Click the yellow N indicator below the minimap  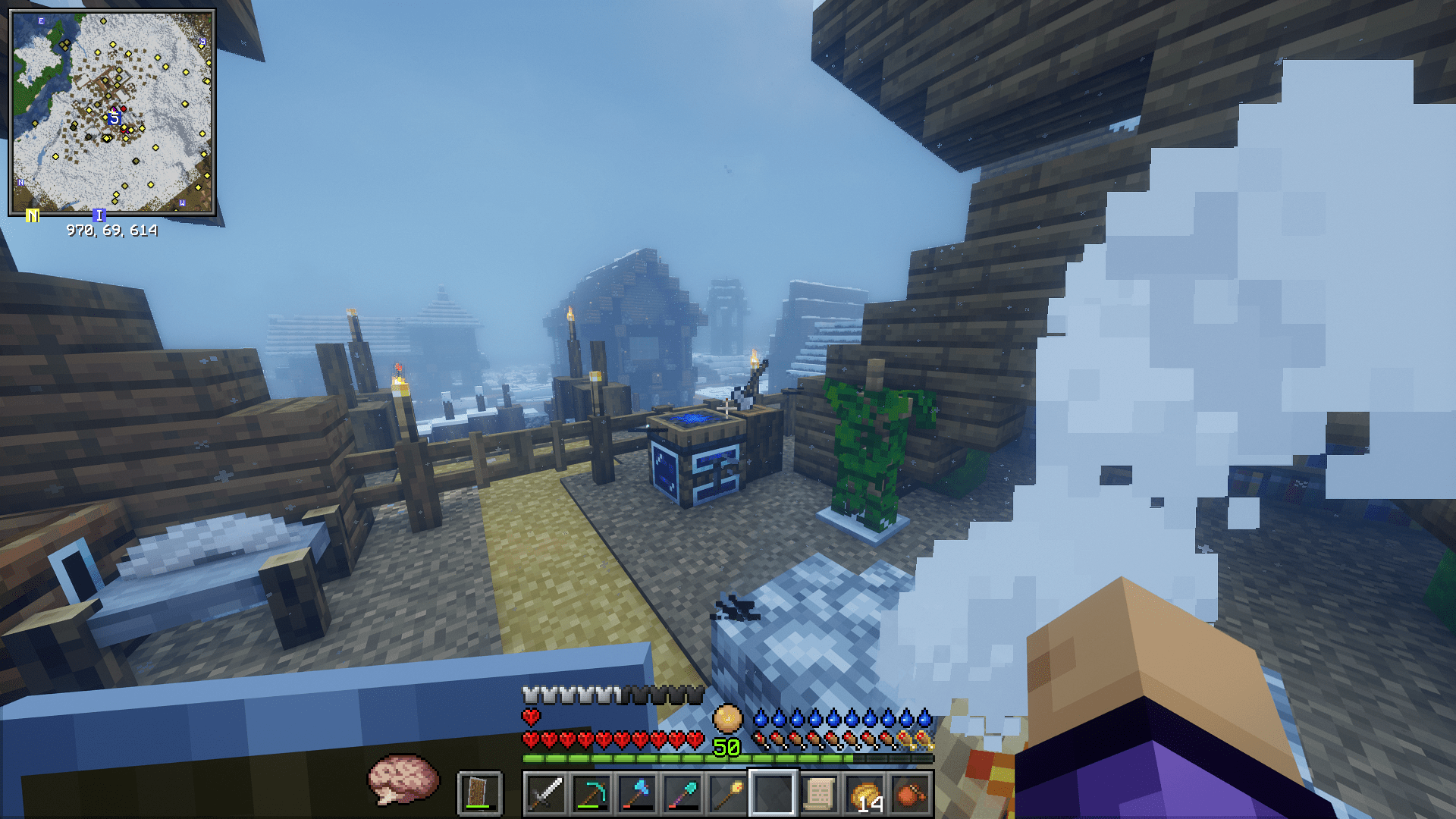33,216
